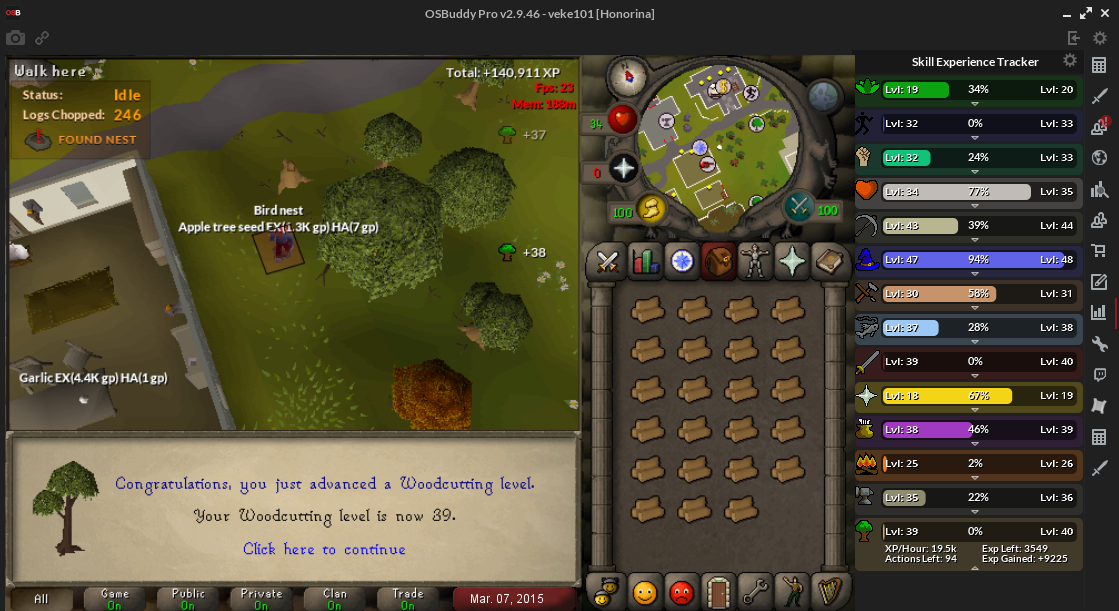Image resolution: width=1119 pixels, height=611 pixels.
Task: Toggle the Trade chat filter
Action: tap(408, 599)
